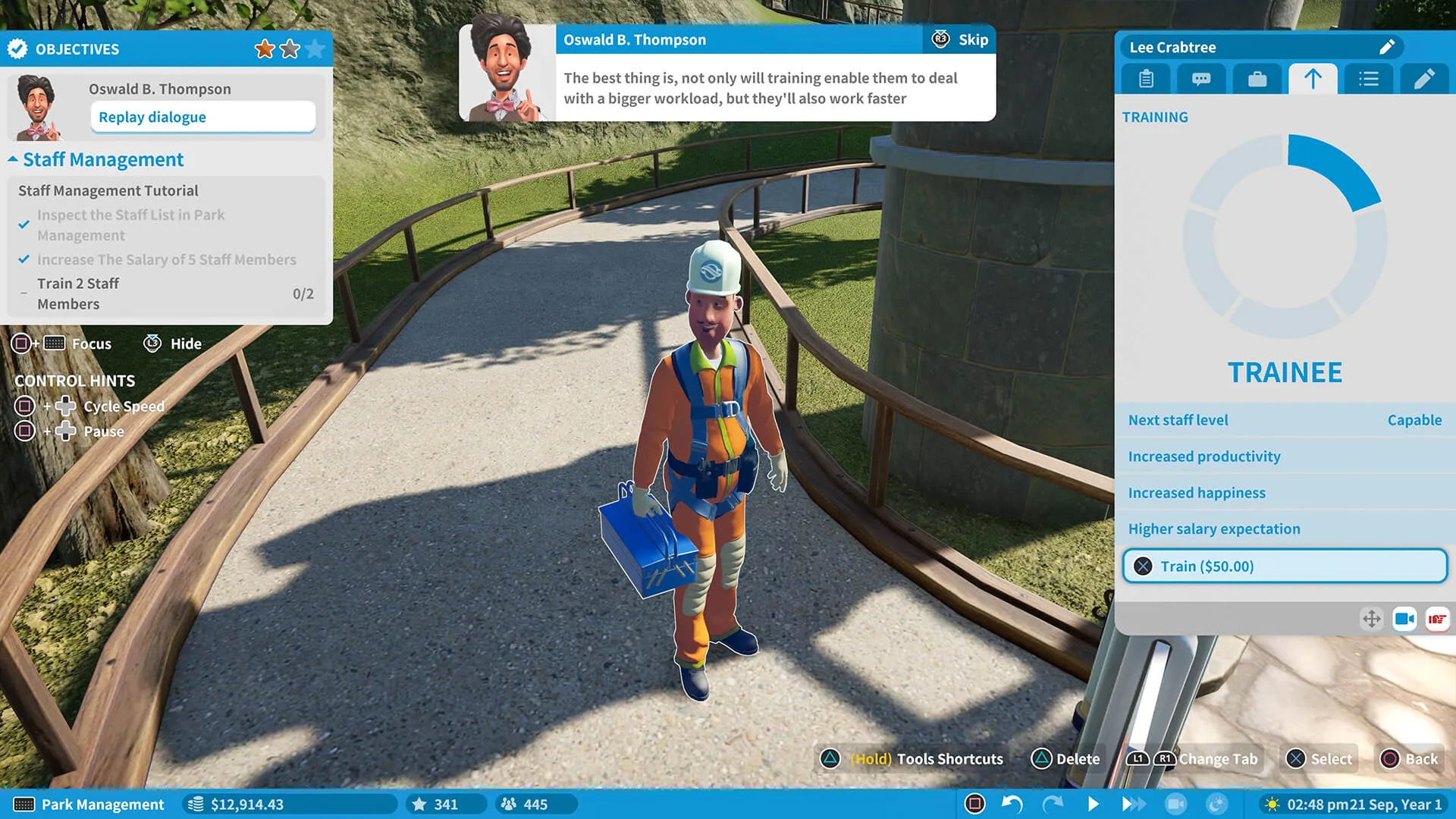
Task: Undo the last action
Action: [1012, 804]
